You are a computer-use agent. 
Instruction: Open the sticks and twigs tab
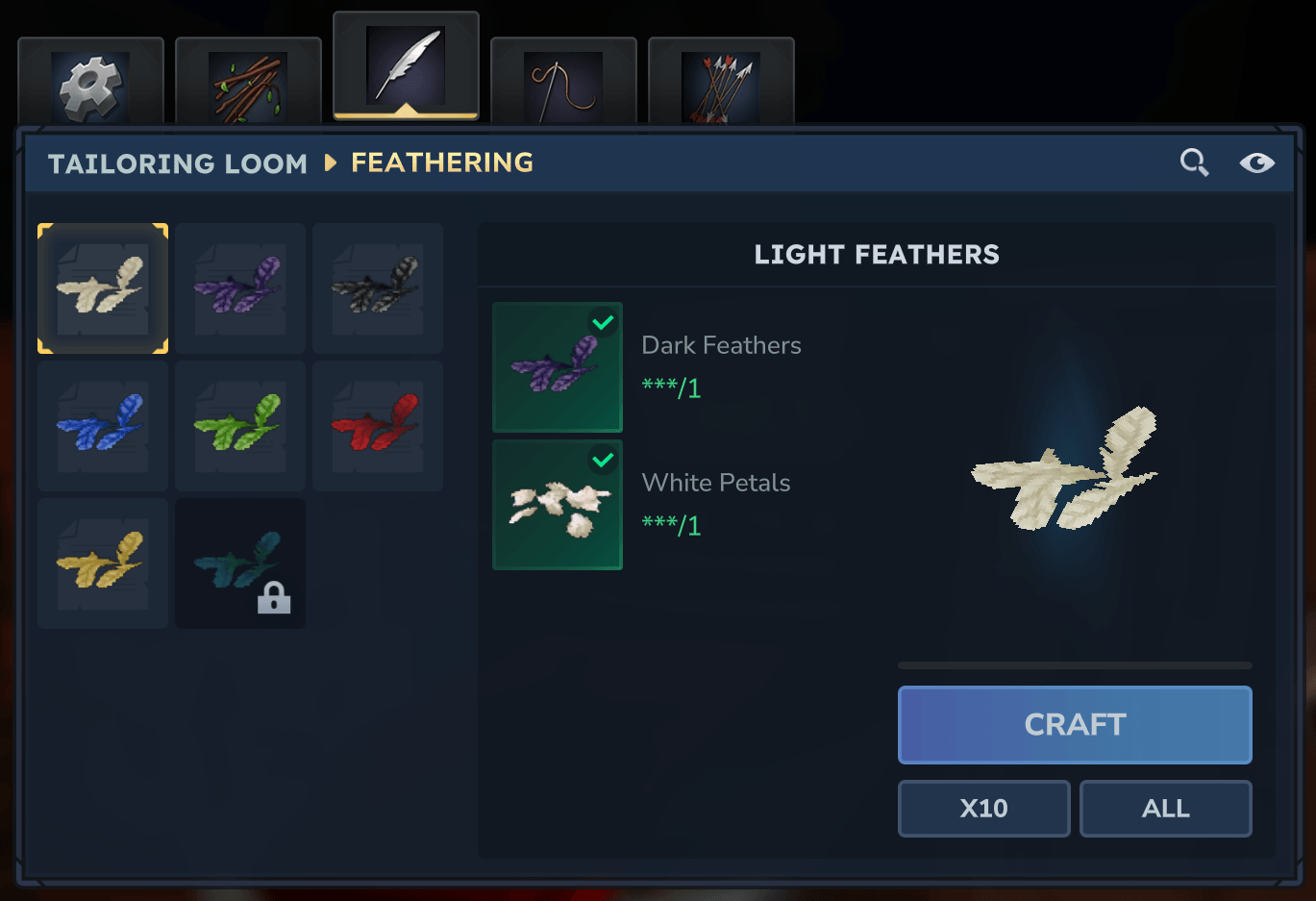click(x=248, y=85)
